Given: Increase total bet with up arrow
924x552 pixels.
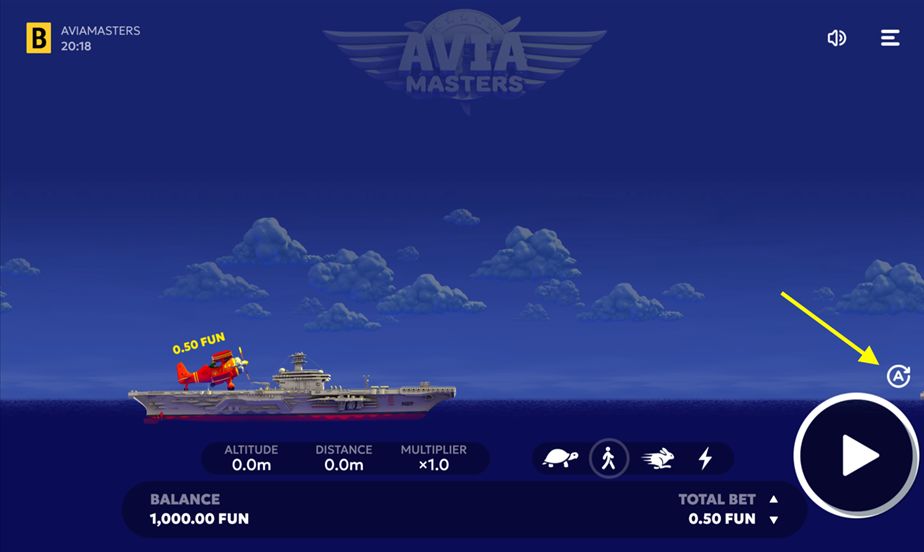Looking at the screenshot, I should tap(773, 499).
